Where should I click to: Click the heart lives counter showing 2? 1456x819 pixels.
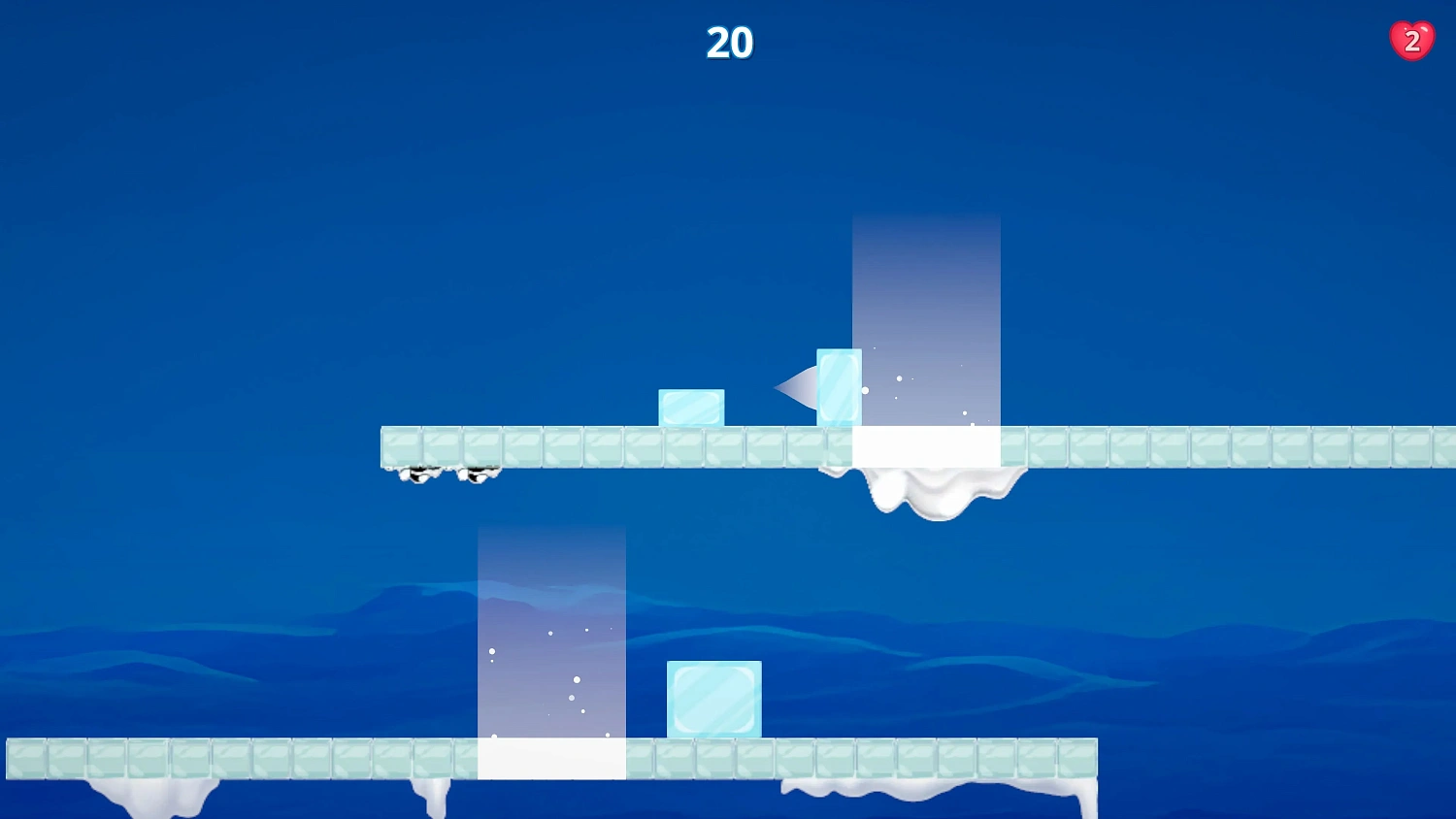point(1412,40)
